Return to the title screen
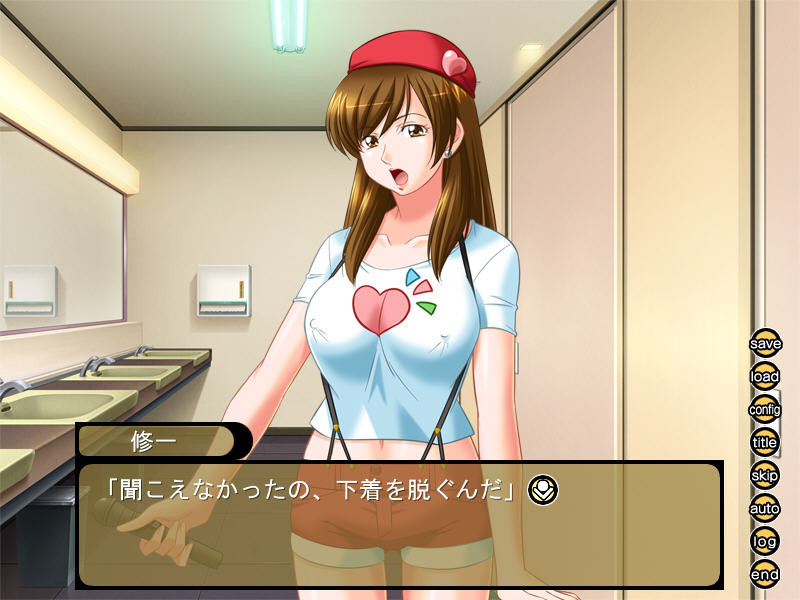 765,443
